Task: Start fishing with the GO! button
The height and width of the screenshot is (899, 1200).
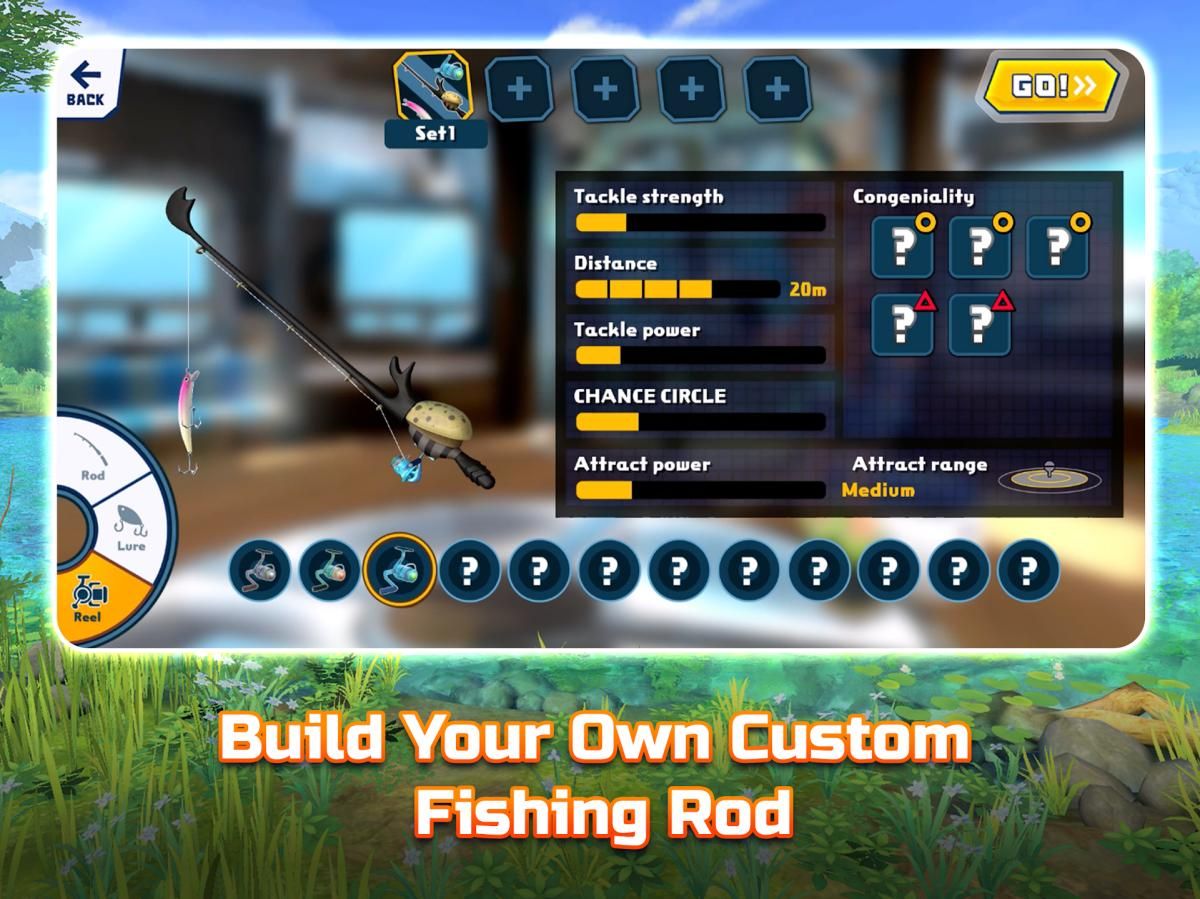Action: 1053,87
